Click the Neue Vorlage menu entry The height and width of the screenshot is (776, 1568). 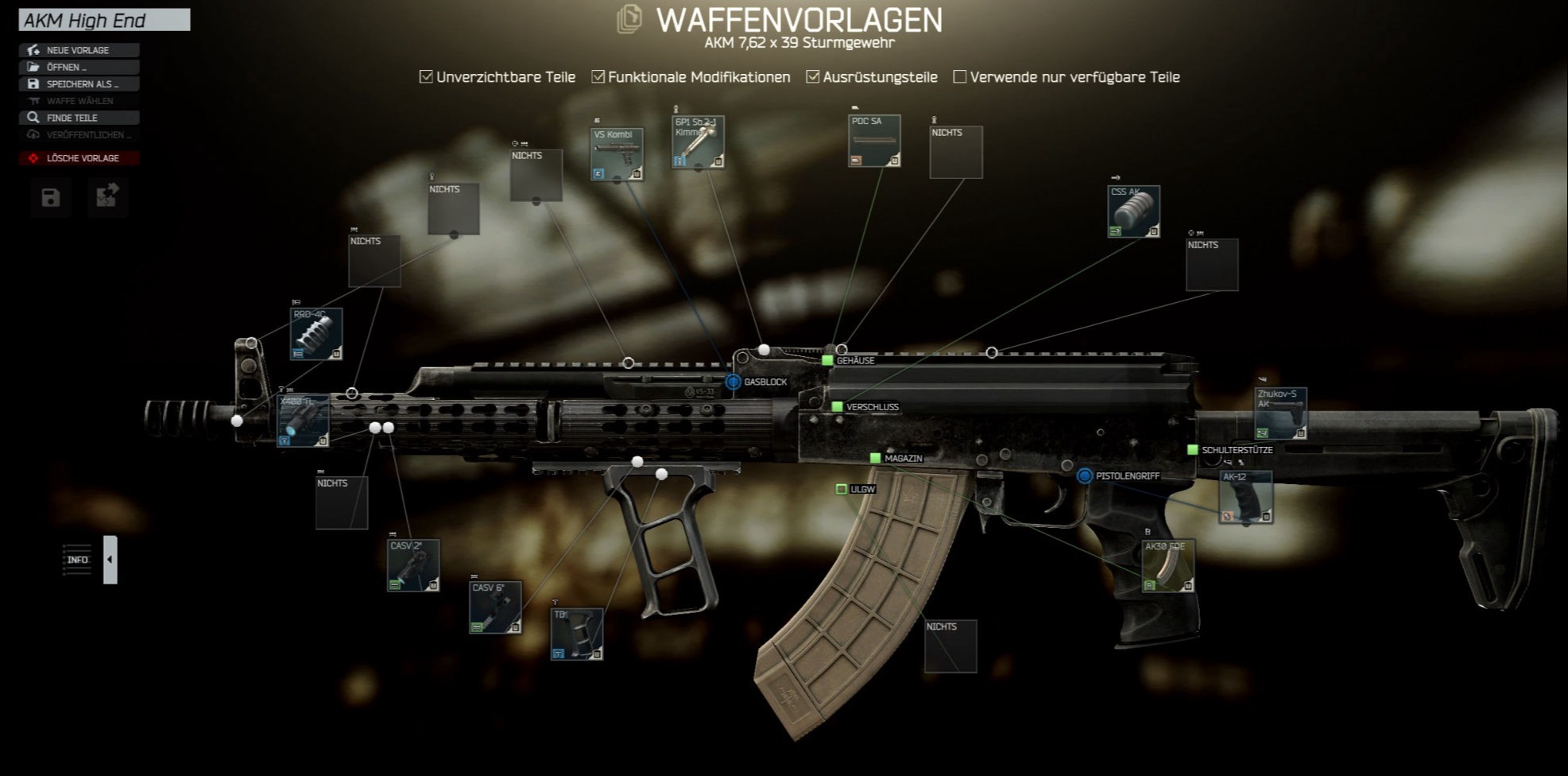[78, 50]
